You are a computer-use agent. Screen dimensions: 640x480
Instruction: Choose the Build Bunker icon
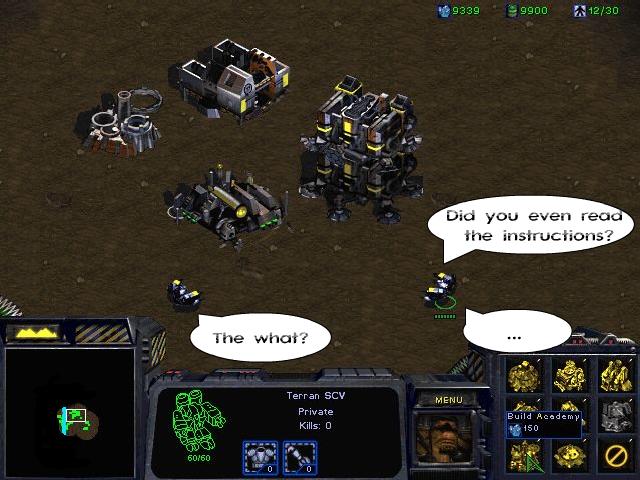click(569, 455)
